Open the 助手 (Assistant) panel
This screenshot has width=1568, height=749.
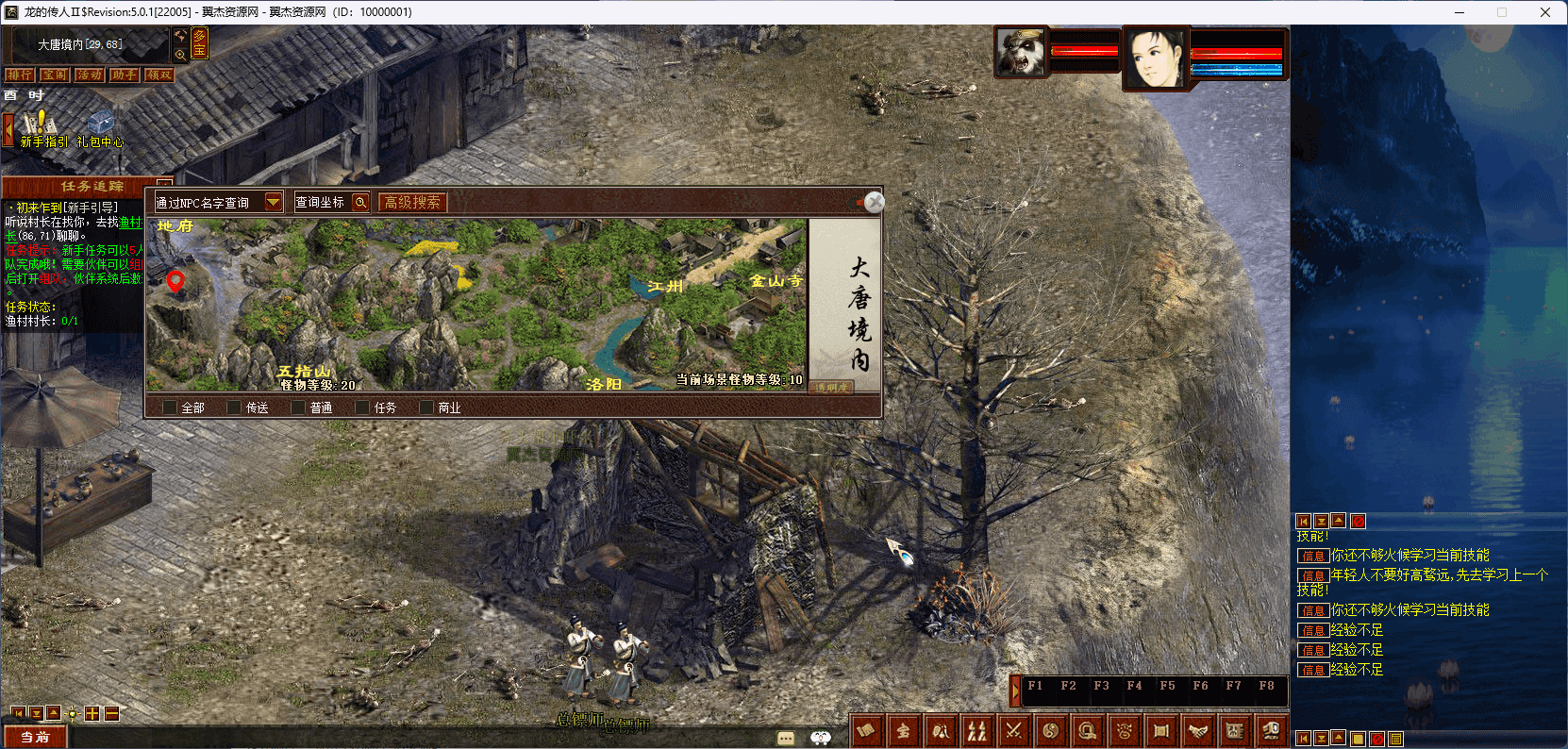point(124,75)
